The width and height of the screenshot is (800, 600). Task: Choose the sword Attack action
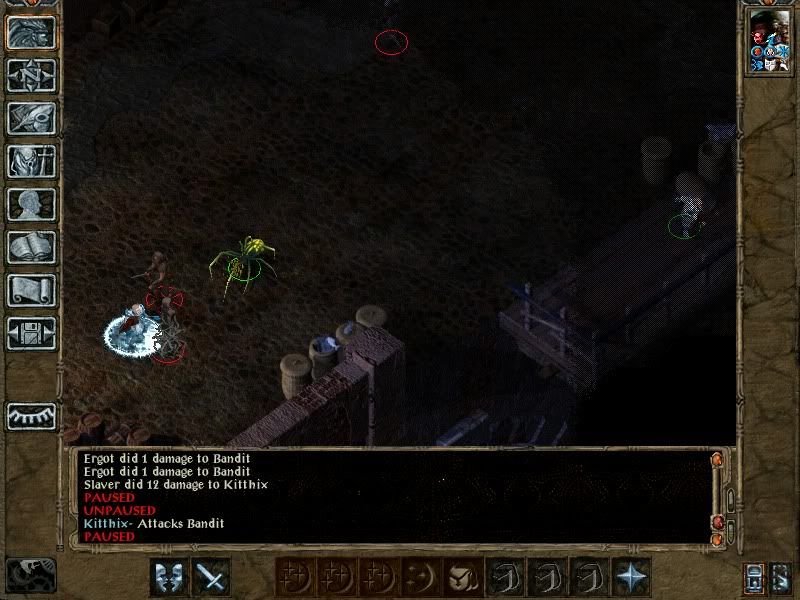(211, 577)
